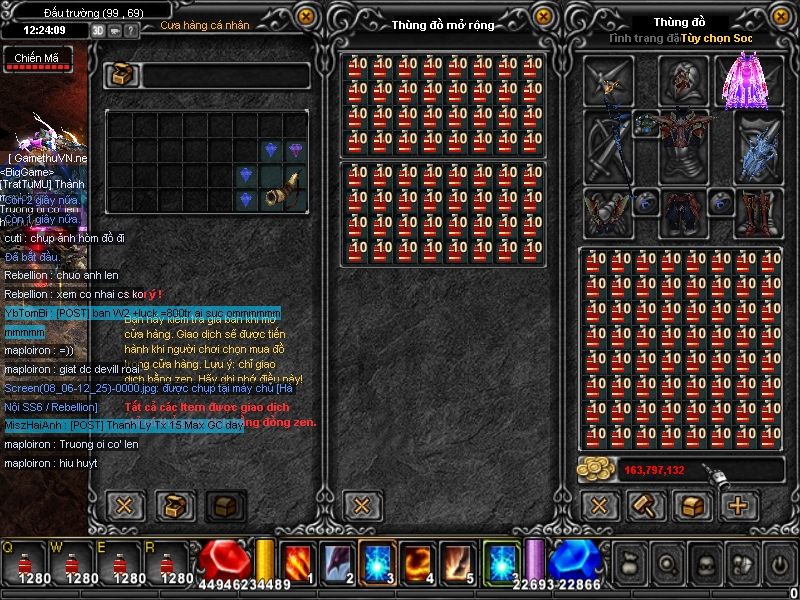The image size is (800, 600).
Task: Click the power icon menu button
Action: 779,565
